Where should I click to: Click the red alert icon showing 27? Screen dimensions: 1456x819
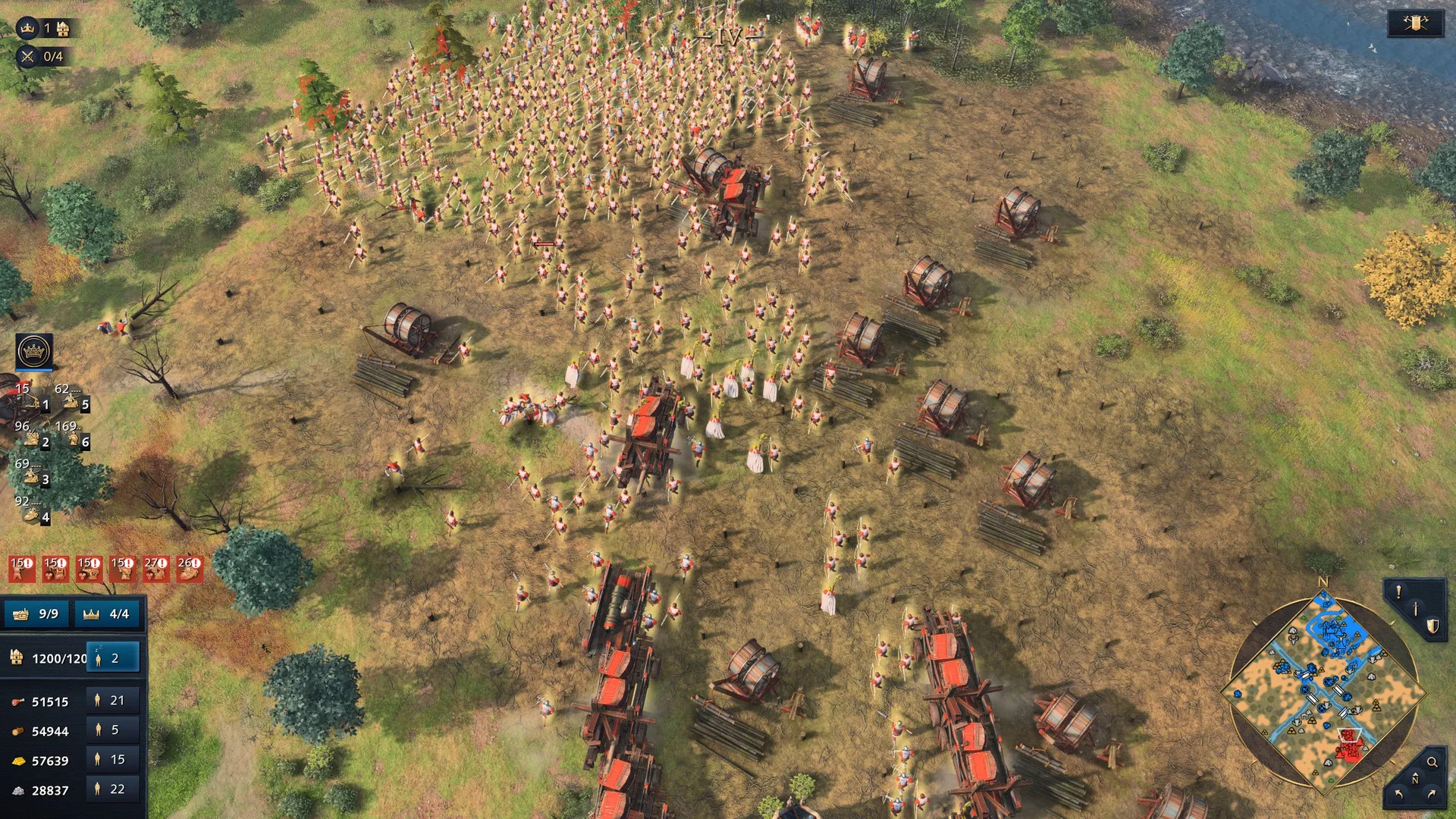point(155,569)
